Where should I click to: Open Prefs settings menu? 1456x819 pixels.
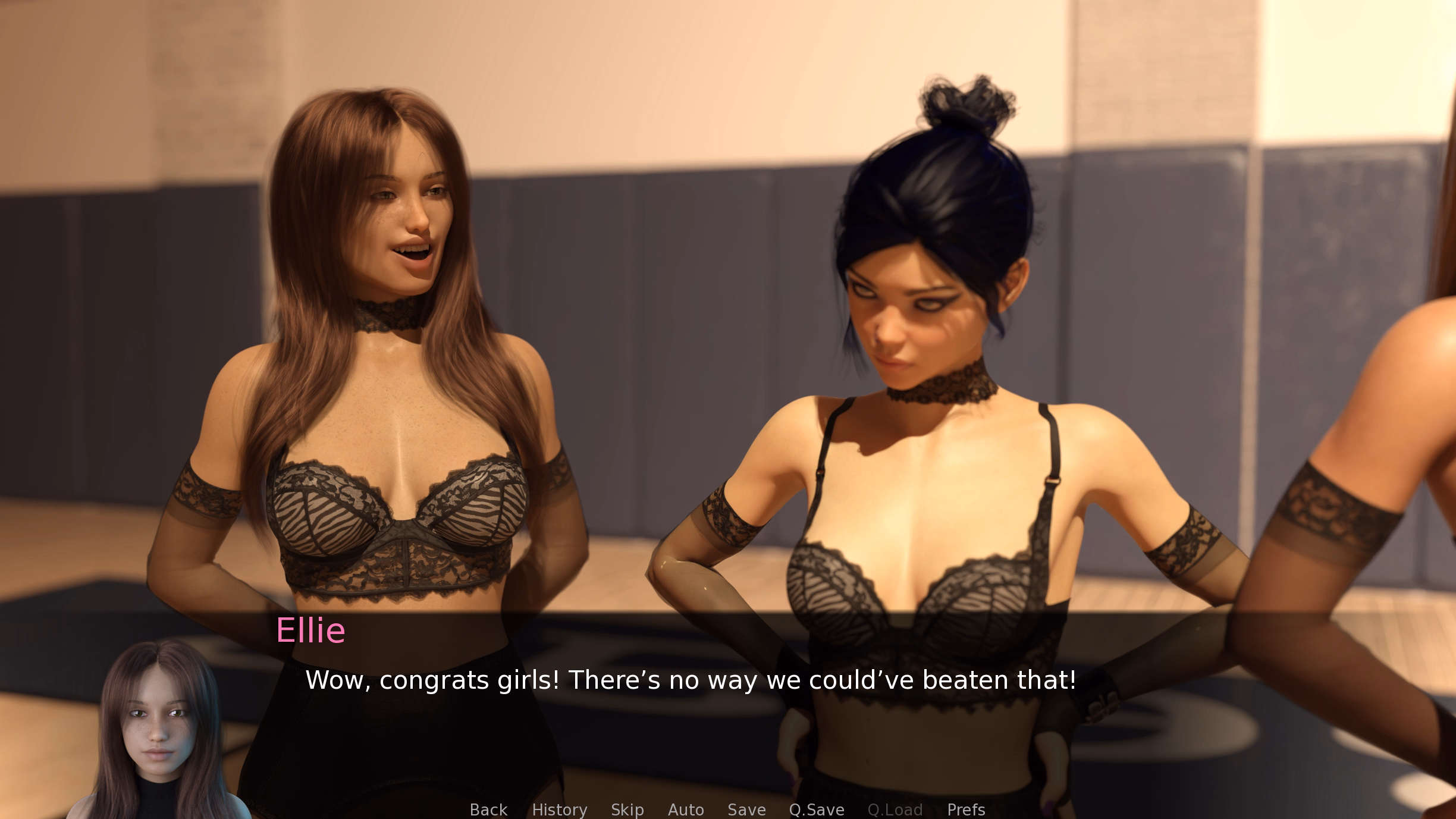tap(966, 809)
